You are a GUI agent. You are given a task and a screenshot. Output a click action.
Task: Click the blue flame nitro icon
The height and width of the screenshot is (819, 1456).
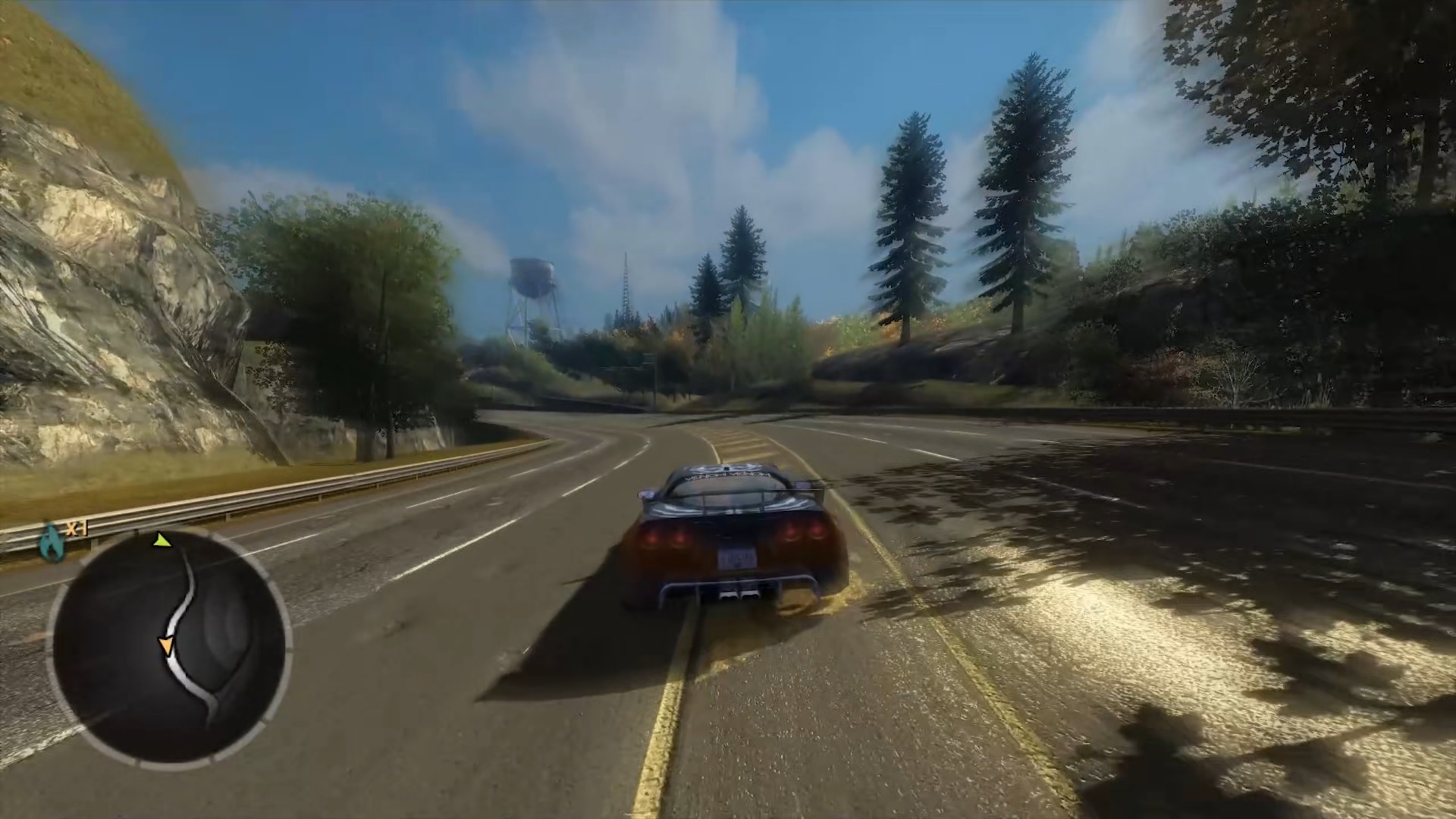pyautogui.click(x=52, y=541)
